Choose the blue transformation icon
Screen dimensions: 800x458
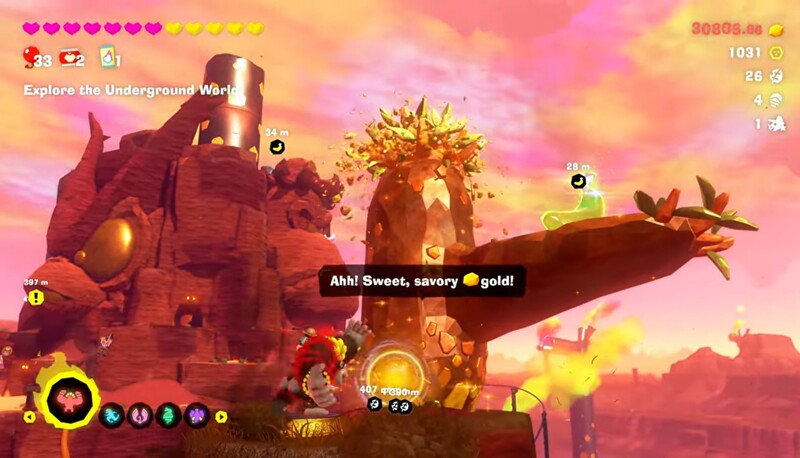(112, 416)
